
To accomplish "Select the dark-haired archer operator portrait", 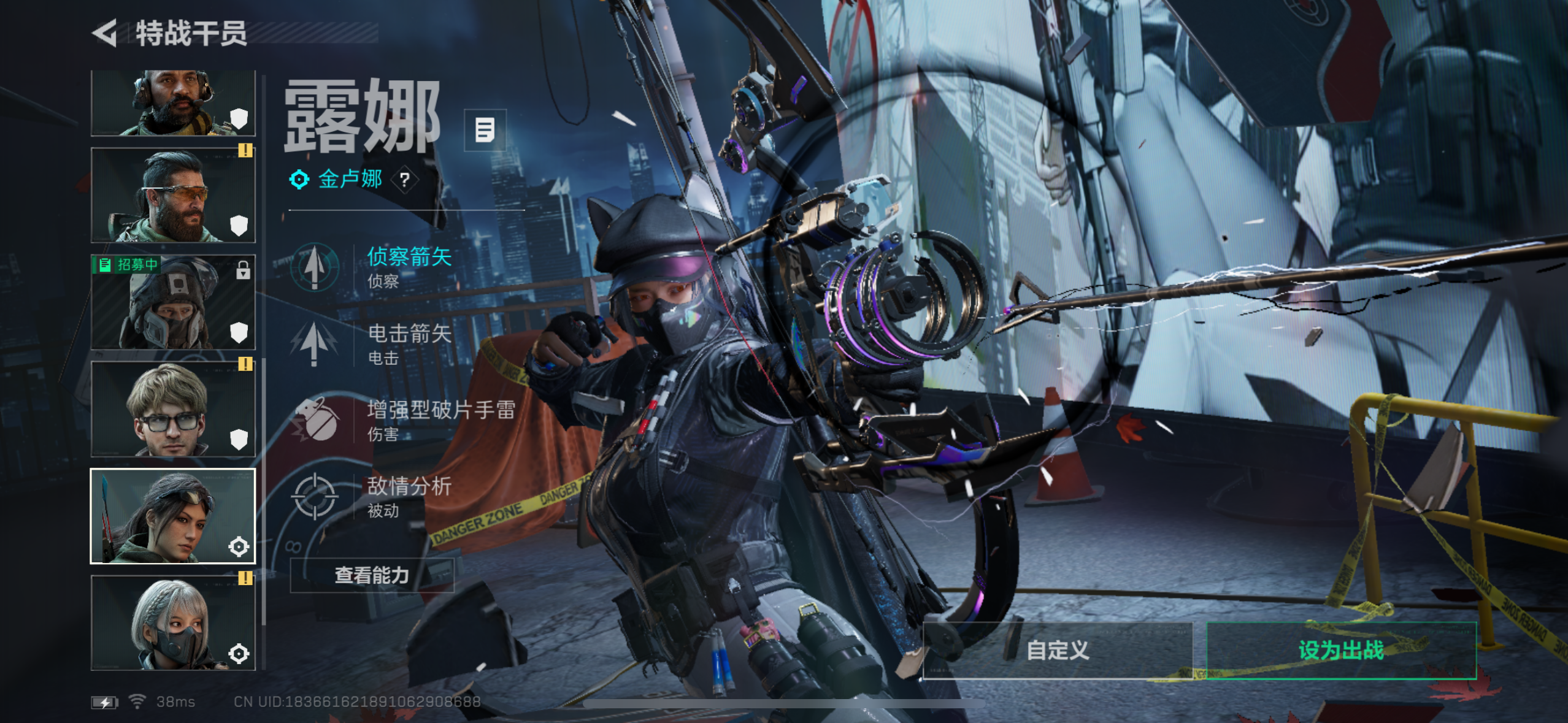I will tap(173, 516).
